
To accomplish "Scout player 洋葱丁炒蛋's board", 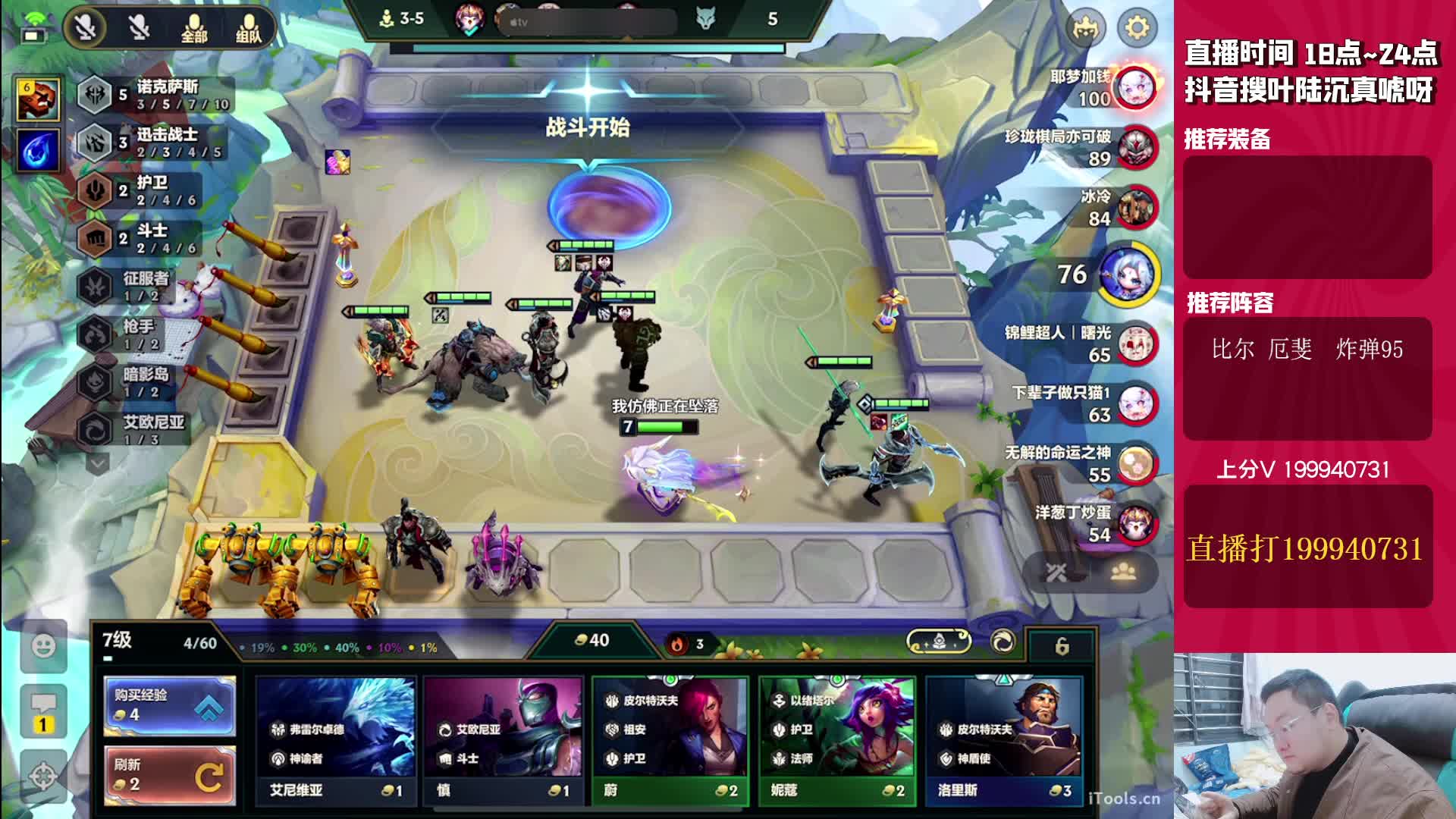I will 1136,523.
